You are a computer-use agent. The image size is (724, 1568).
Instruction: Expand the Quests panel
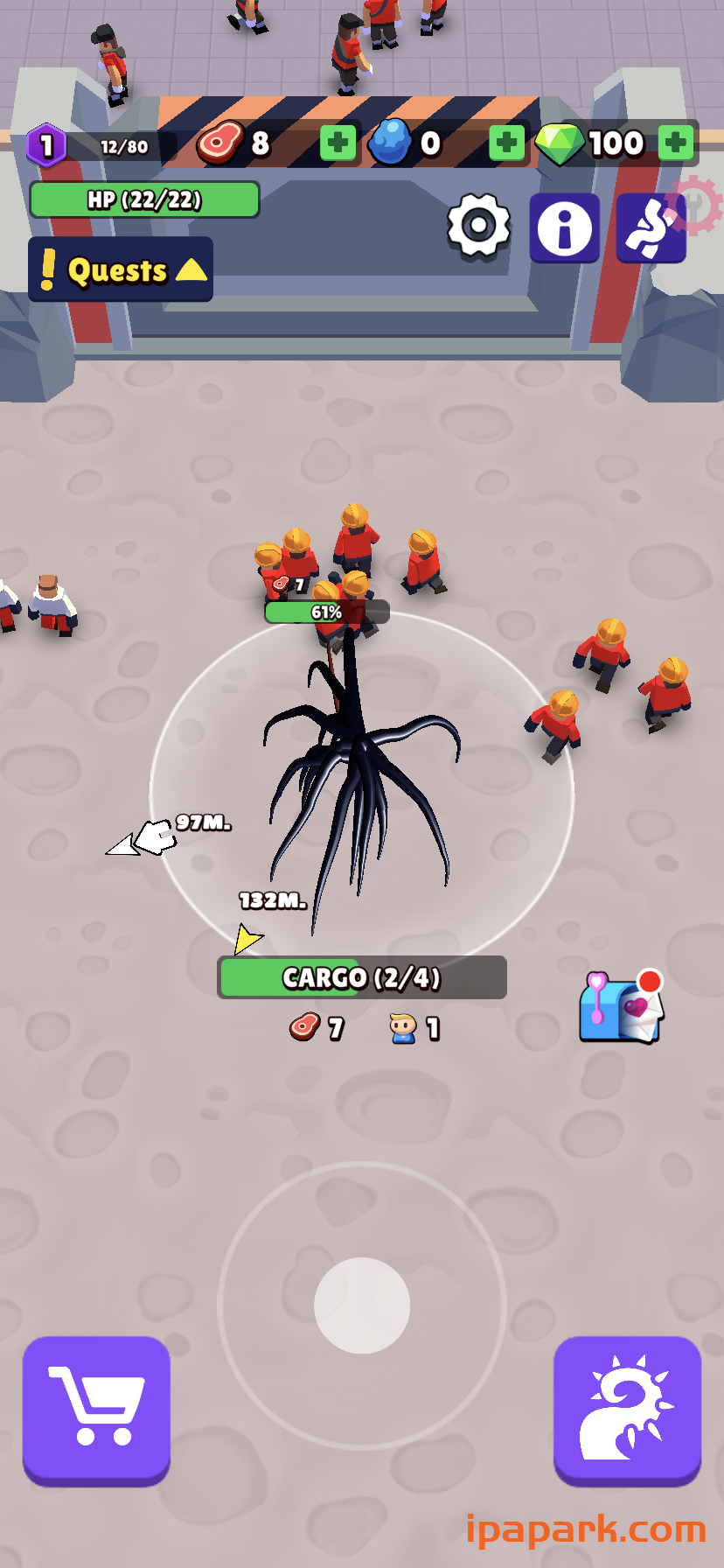pos(121,269)
